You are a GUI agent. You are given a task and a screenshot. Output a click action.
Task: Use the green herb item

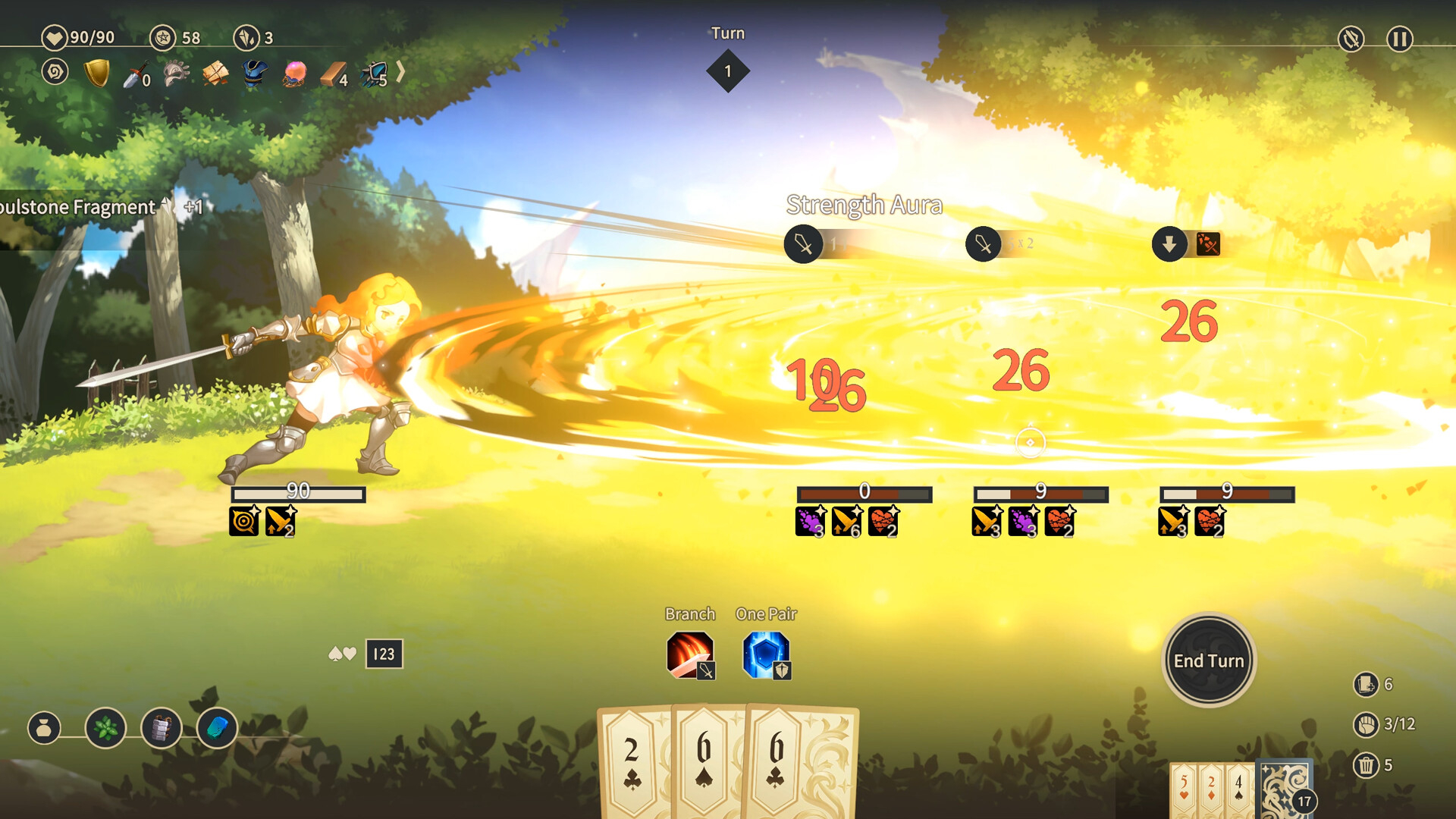(105, 729)
